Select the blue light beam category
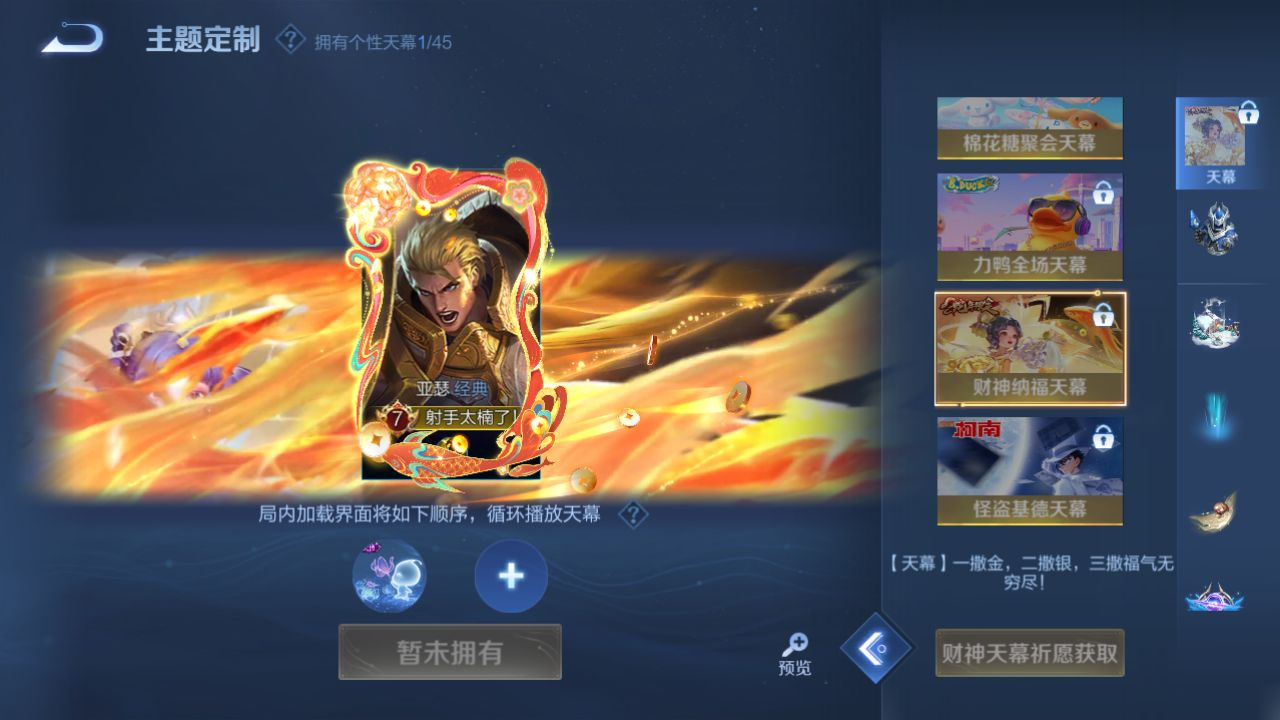1280x720 pixels. click(x=1215, y=416)
